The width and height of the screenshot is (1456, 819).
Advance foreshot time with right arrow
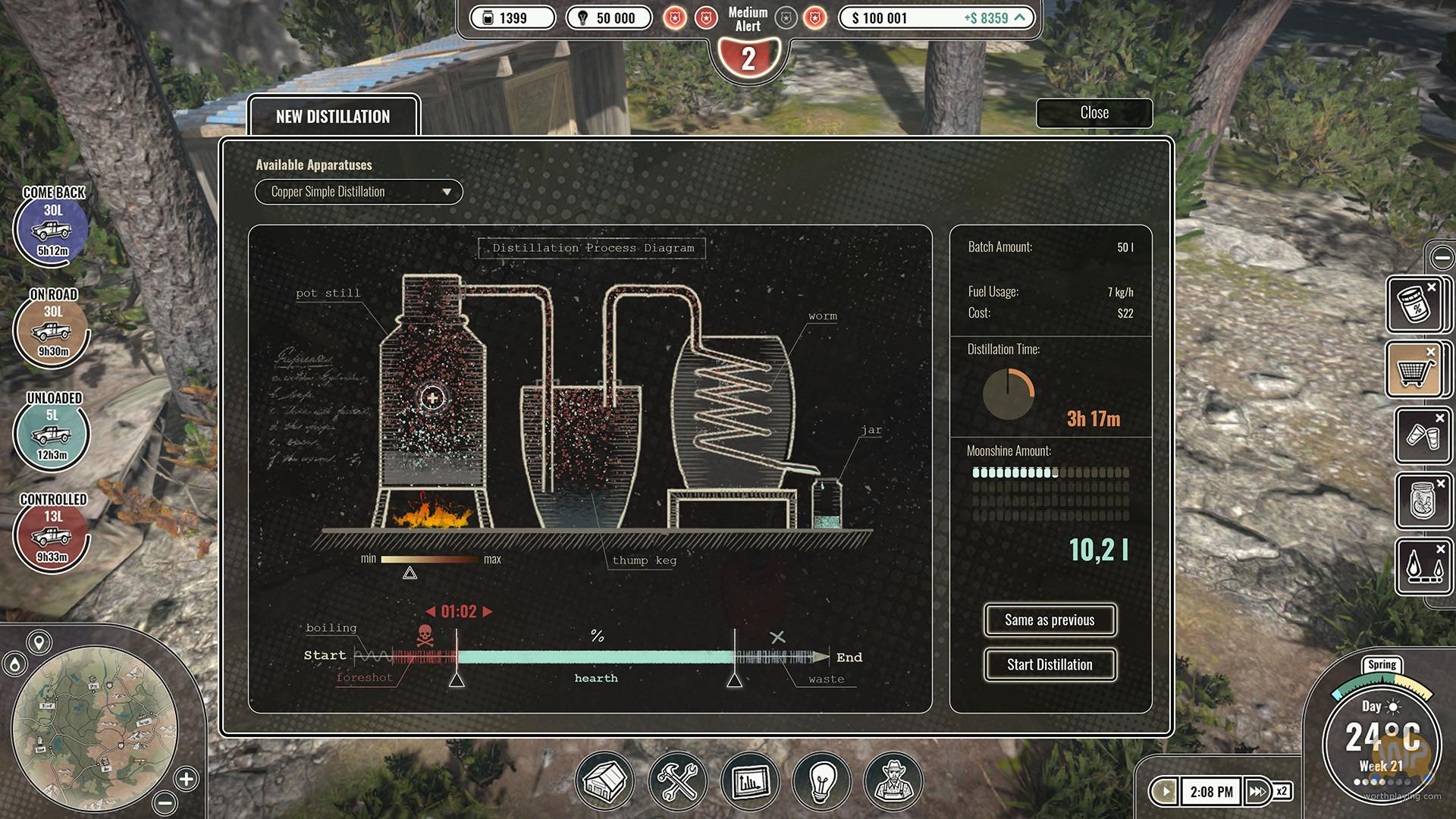click(488, 611)
